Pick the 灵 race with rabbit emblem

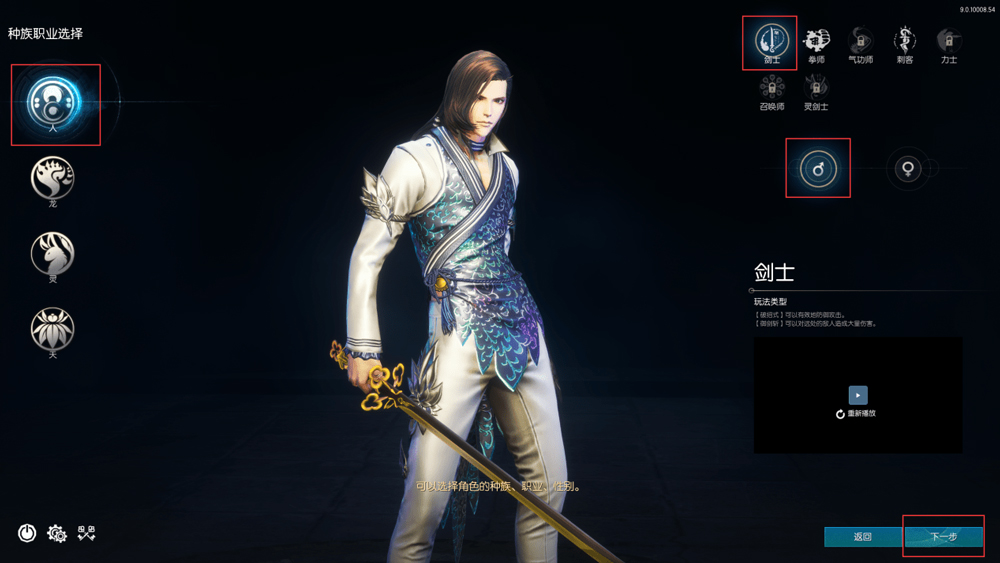(x=53, y=253)
